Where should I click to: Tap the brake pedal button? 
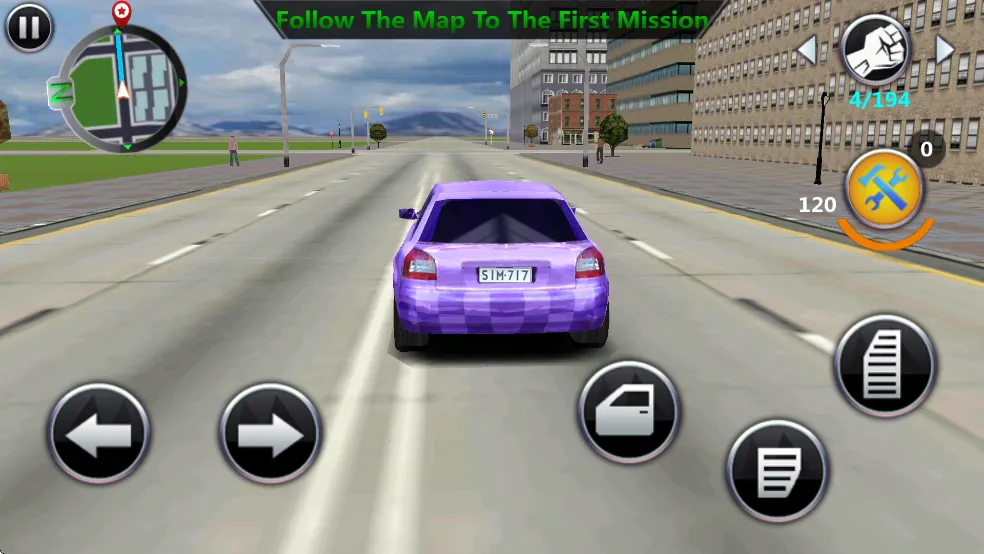777,470
